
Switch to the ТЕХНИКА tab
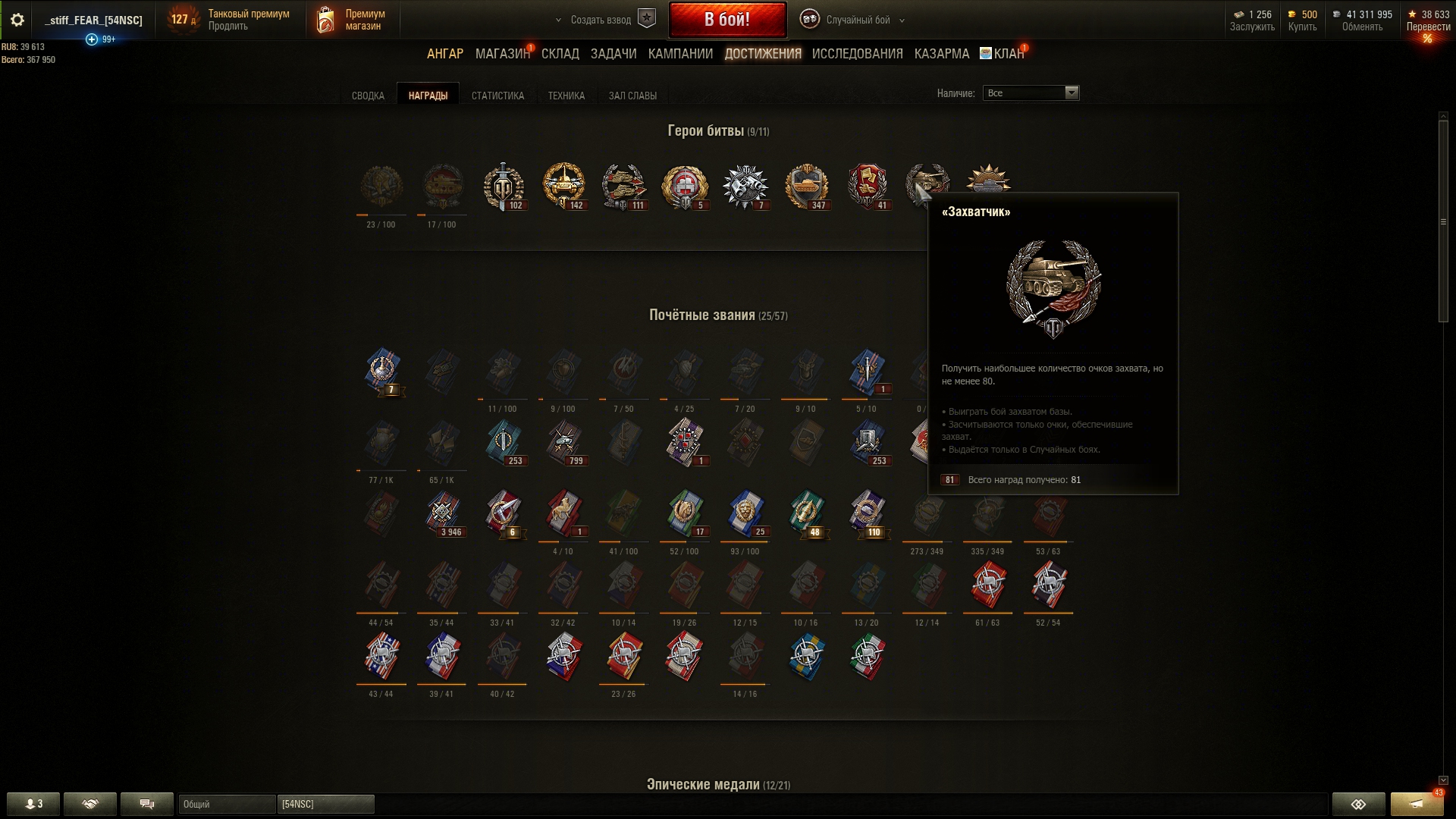tap(566, 96)
